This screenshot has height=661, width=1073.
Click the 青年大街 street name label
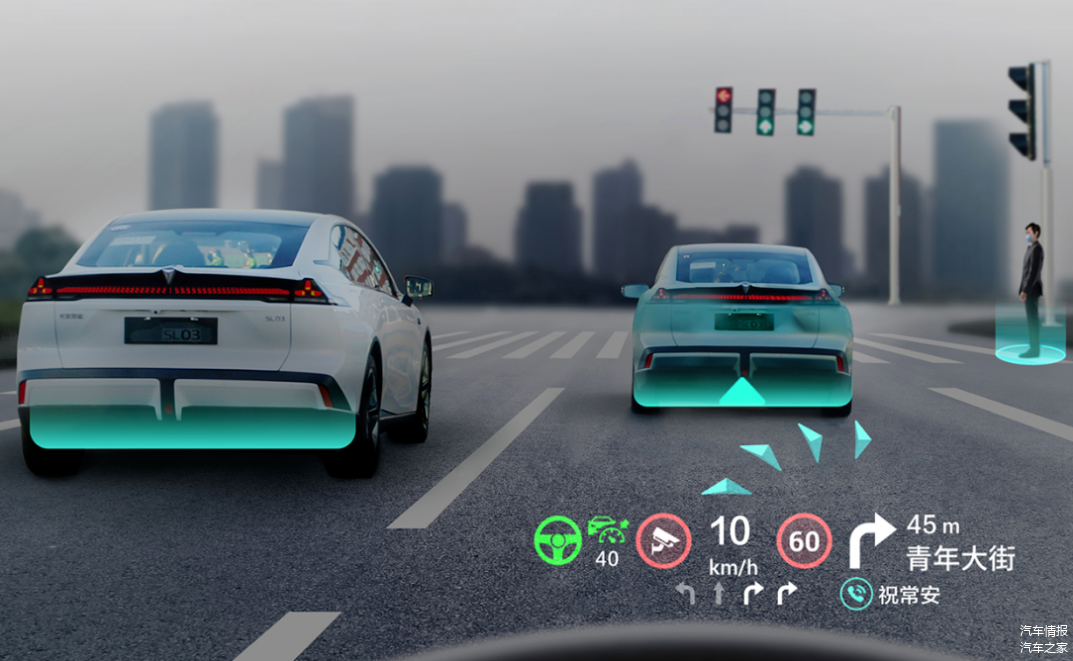pos(960,558)
